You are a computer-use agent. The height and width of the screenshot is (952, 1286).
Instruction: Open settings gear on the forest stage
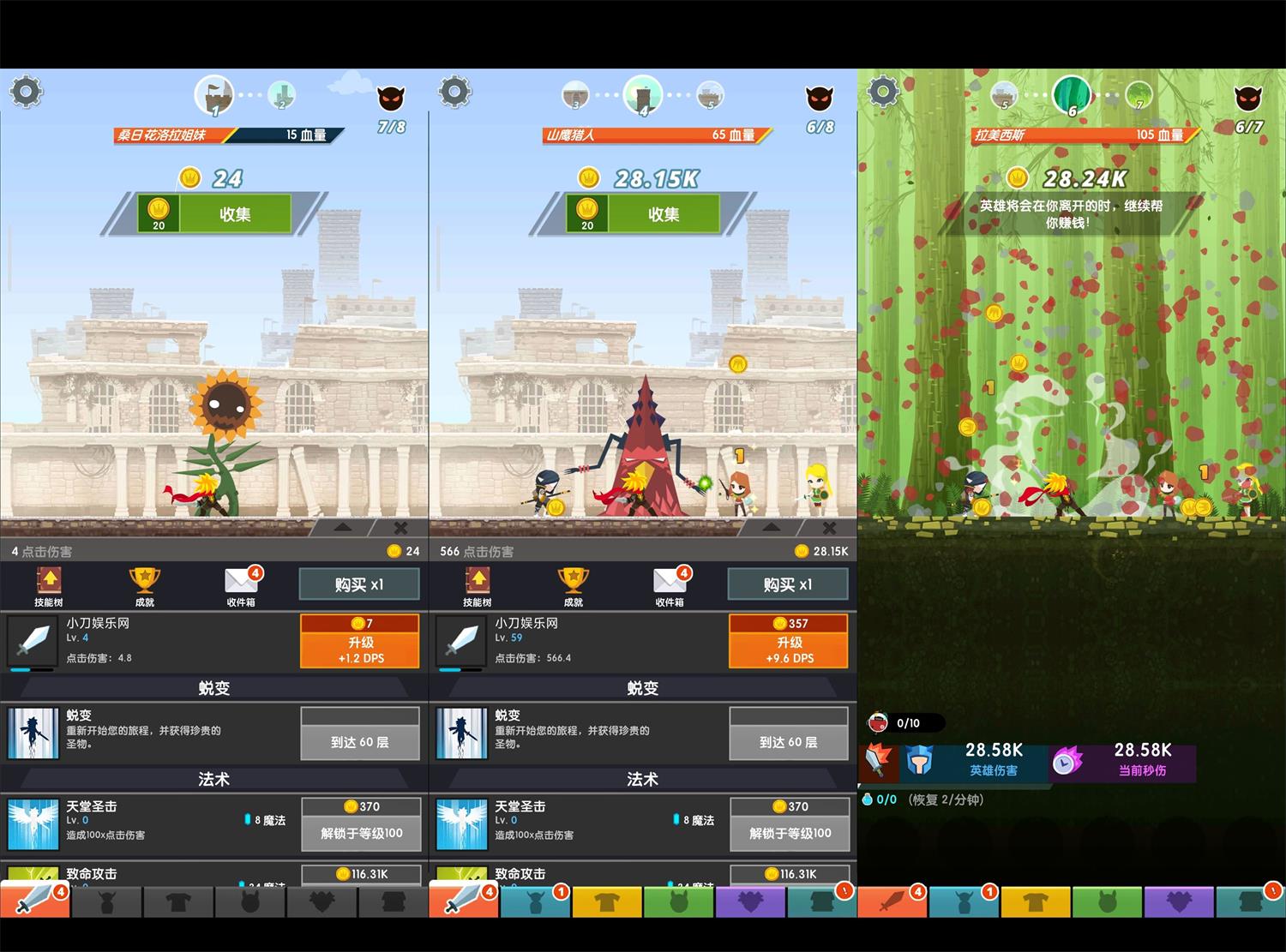pyautogui.click(x=883, y=91)
